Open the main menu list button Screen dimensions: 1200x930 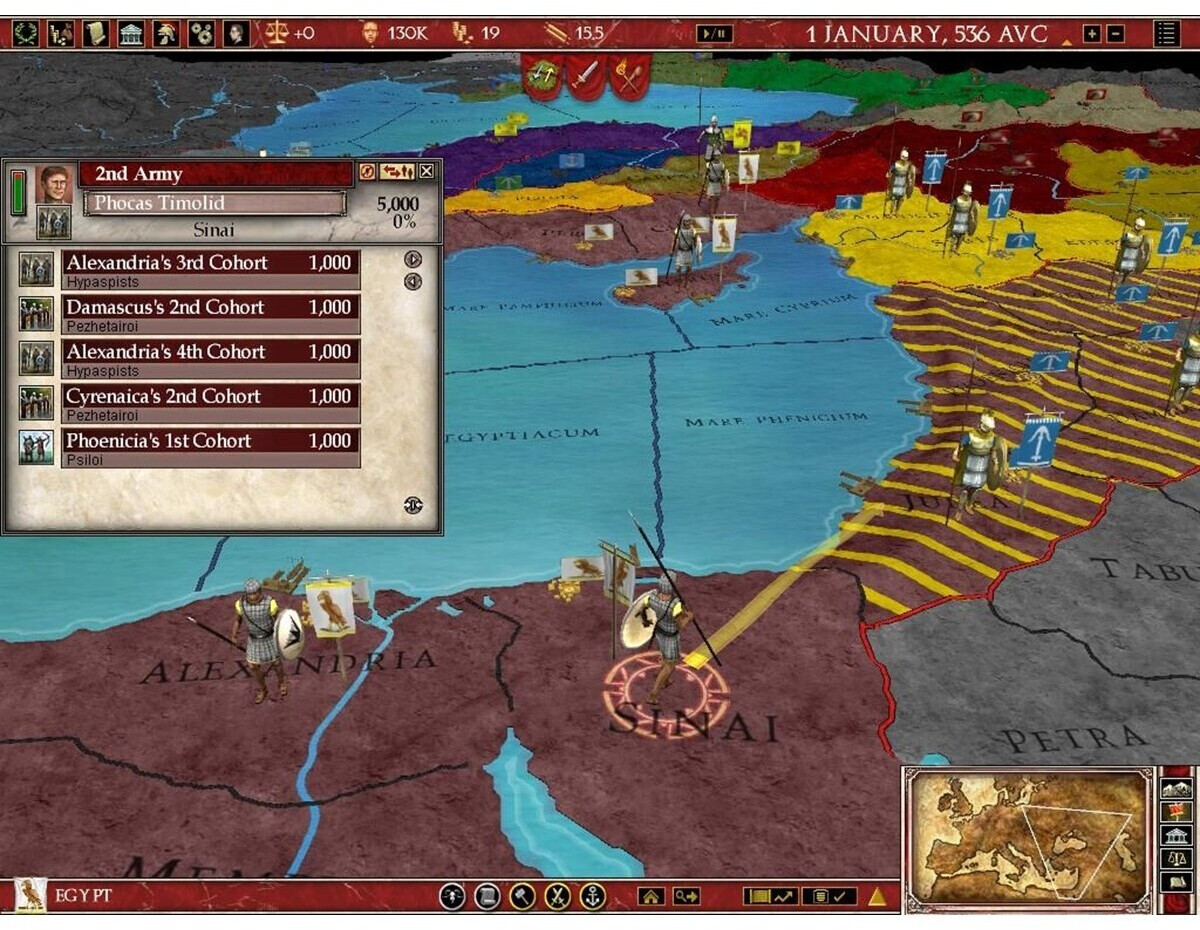coord(1166,34)
